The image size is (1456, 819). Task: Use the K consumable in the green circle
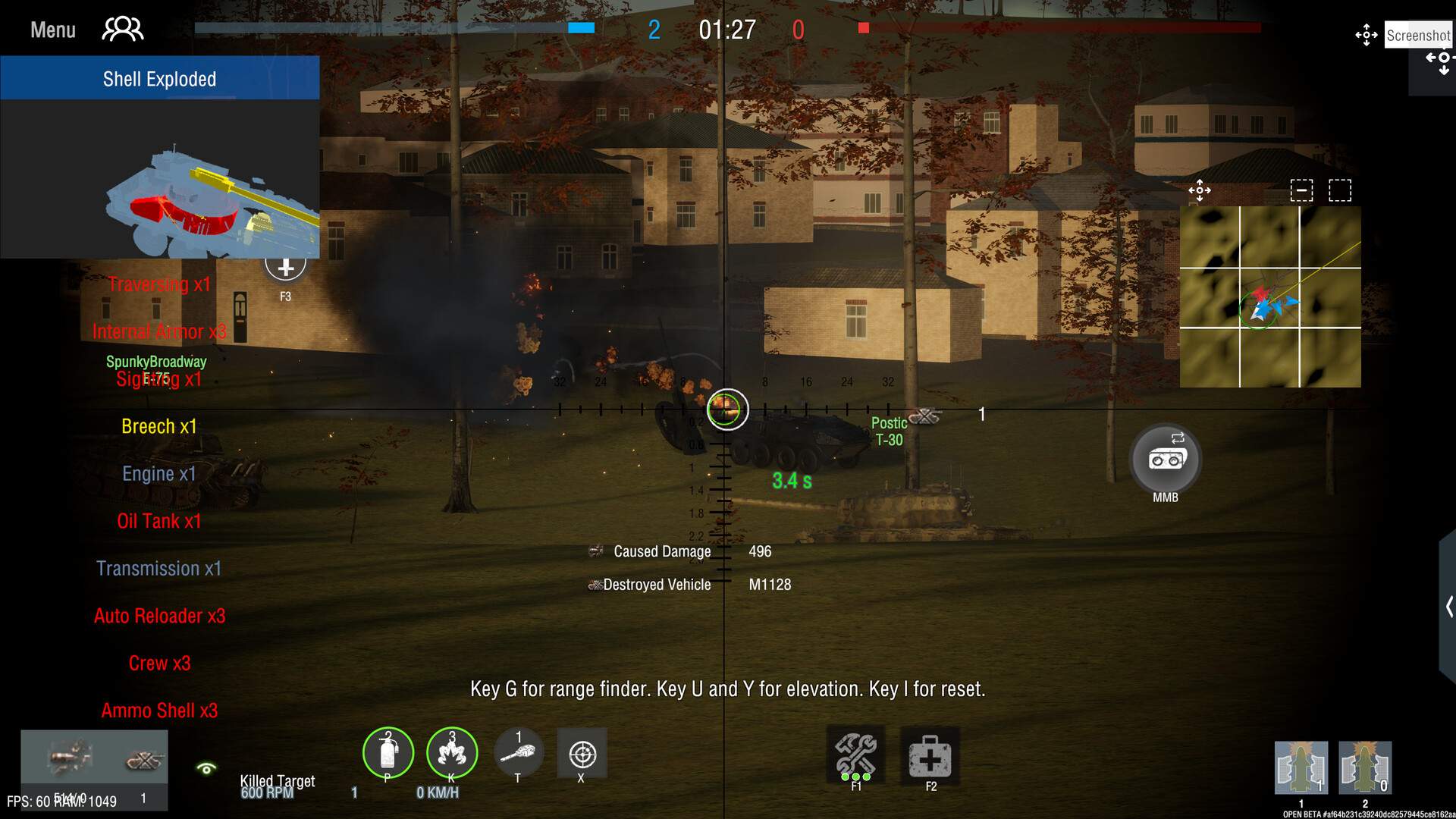452,754
